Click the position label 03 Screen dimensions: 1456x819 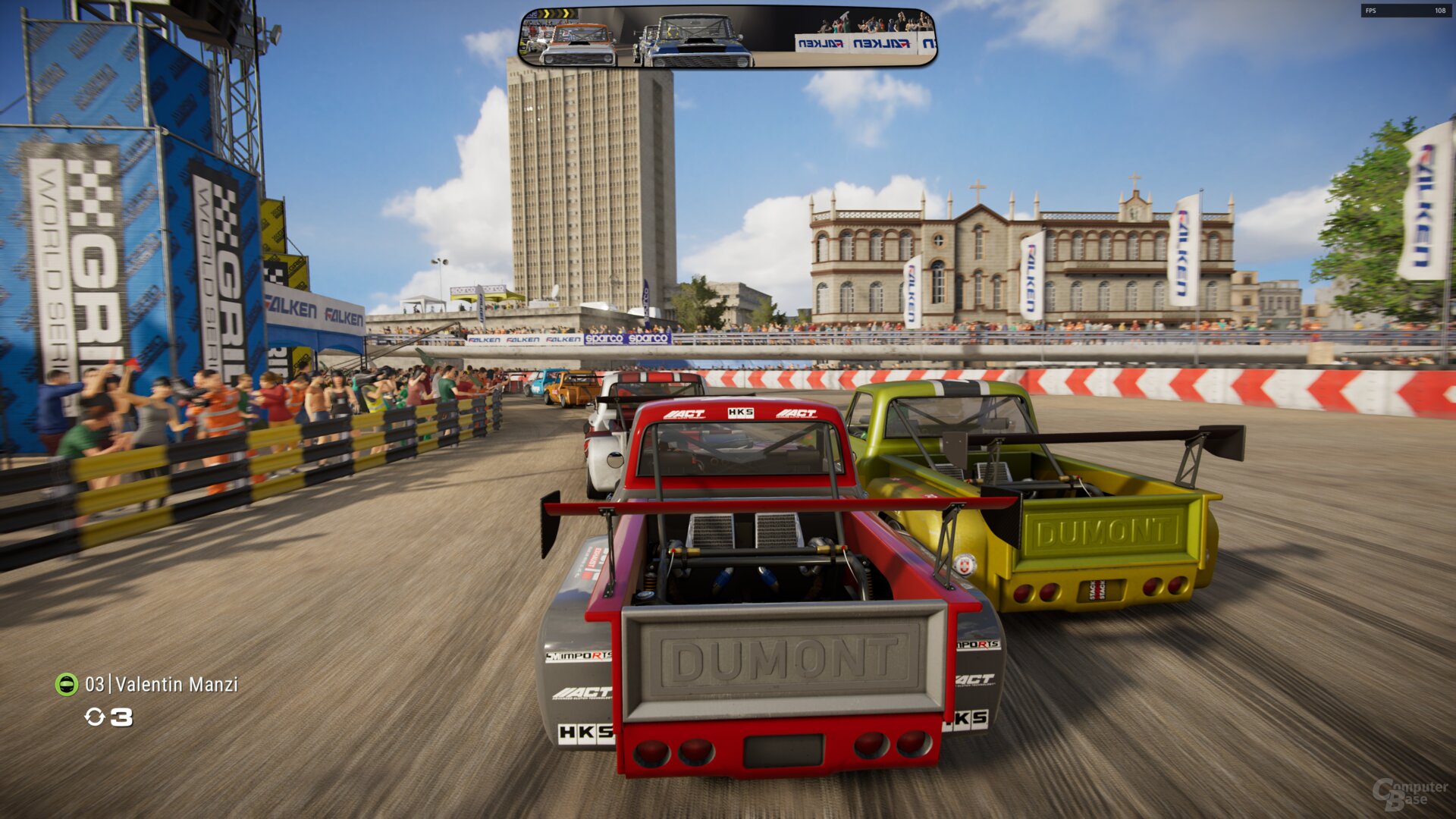pyautogui.click(x=96, y=684)
